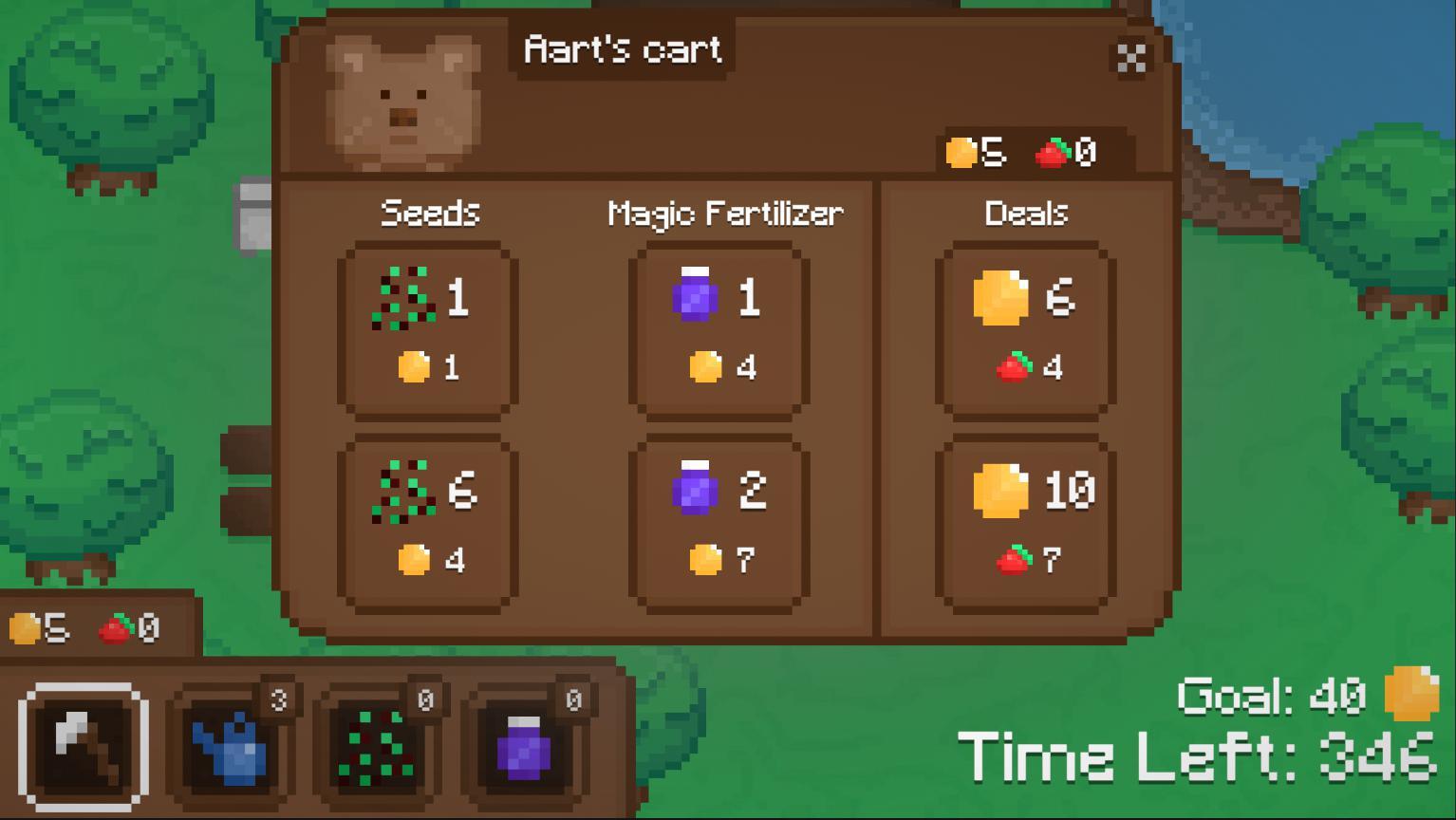
Task: Click the coin icon in your bottom-left wallet
Action: 26,625
